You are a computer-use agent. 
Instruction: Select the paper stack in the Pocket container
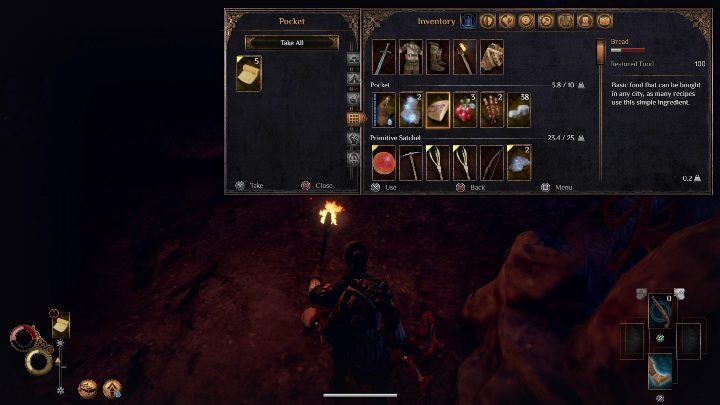(x=249, y=73)
